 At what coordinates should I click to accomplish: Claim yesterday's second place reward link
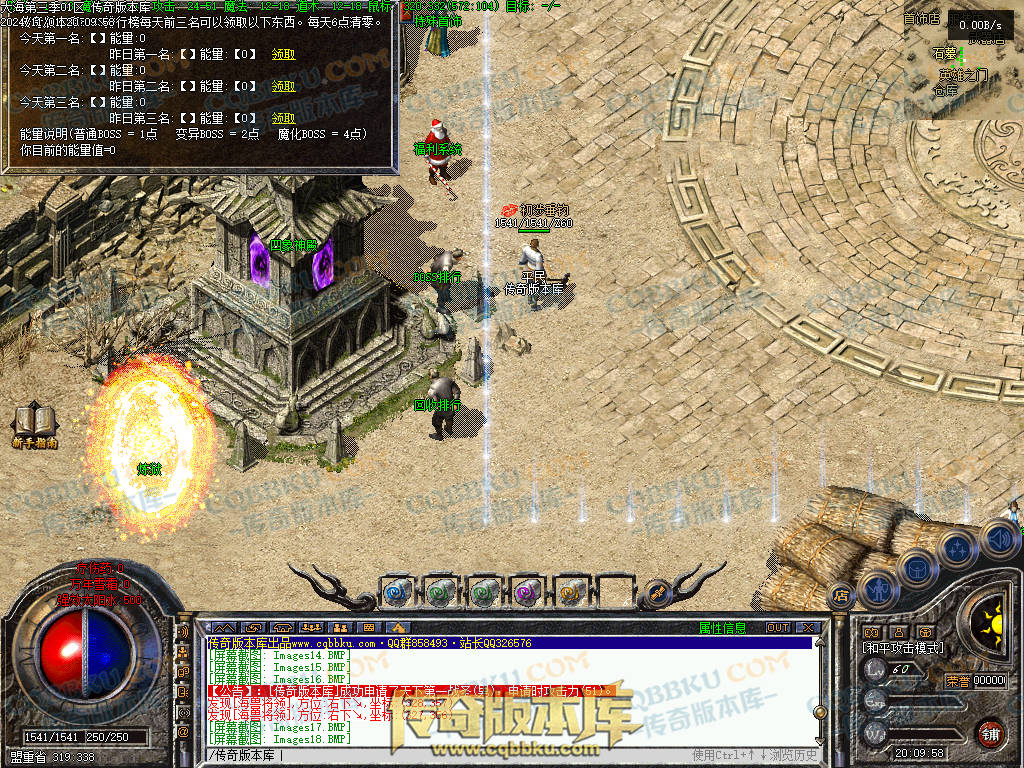pyautogui.click(x=284, y=86)
